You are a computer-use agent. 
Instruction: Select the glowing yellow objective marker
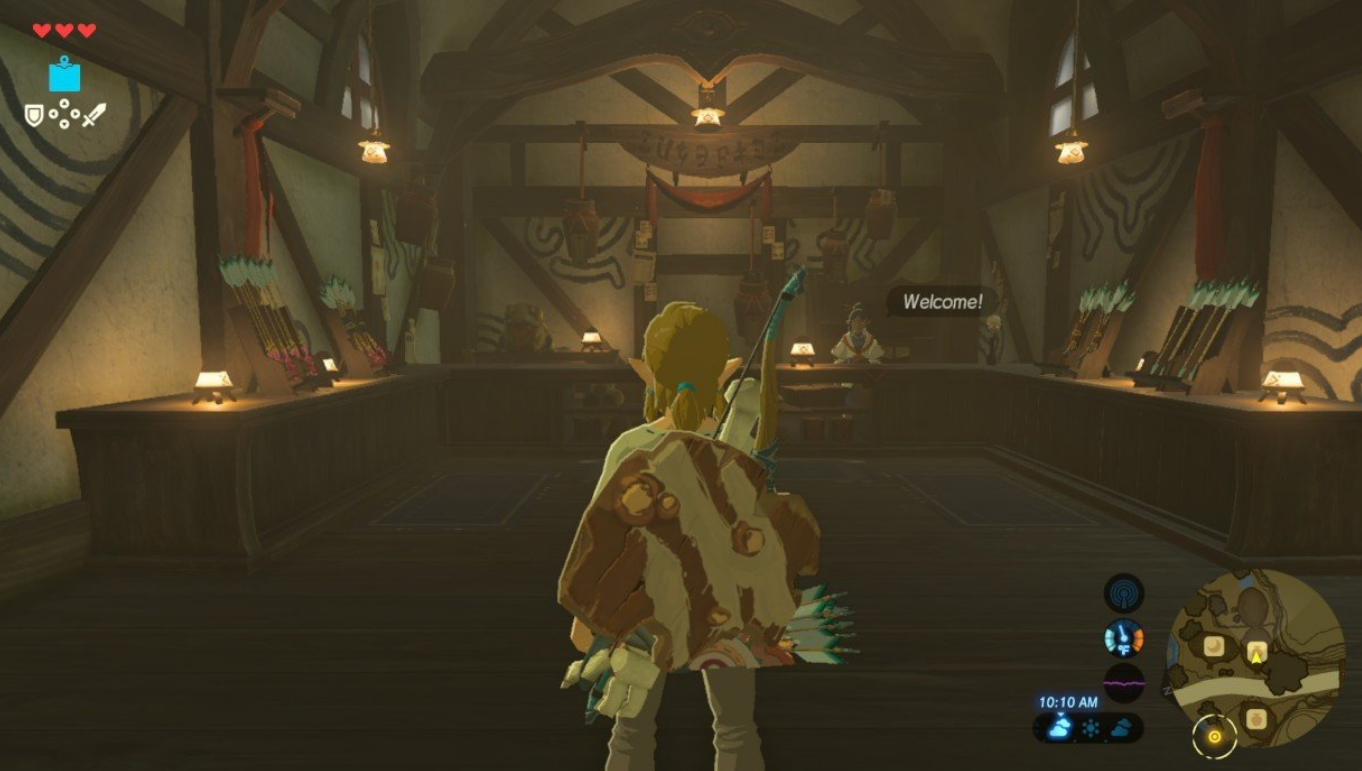click(1215, 737)
